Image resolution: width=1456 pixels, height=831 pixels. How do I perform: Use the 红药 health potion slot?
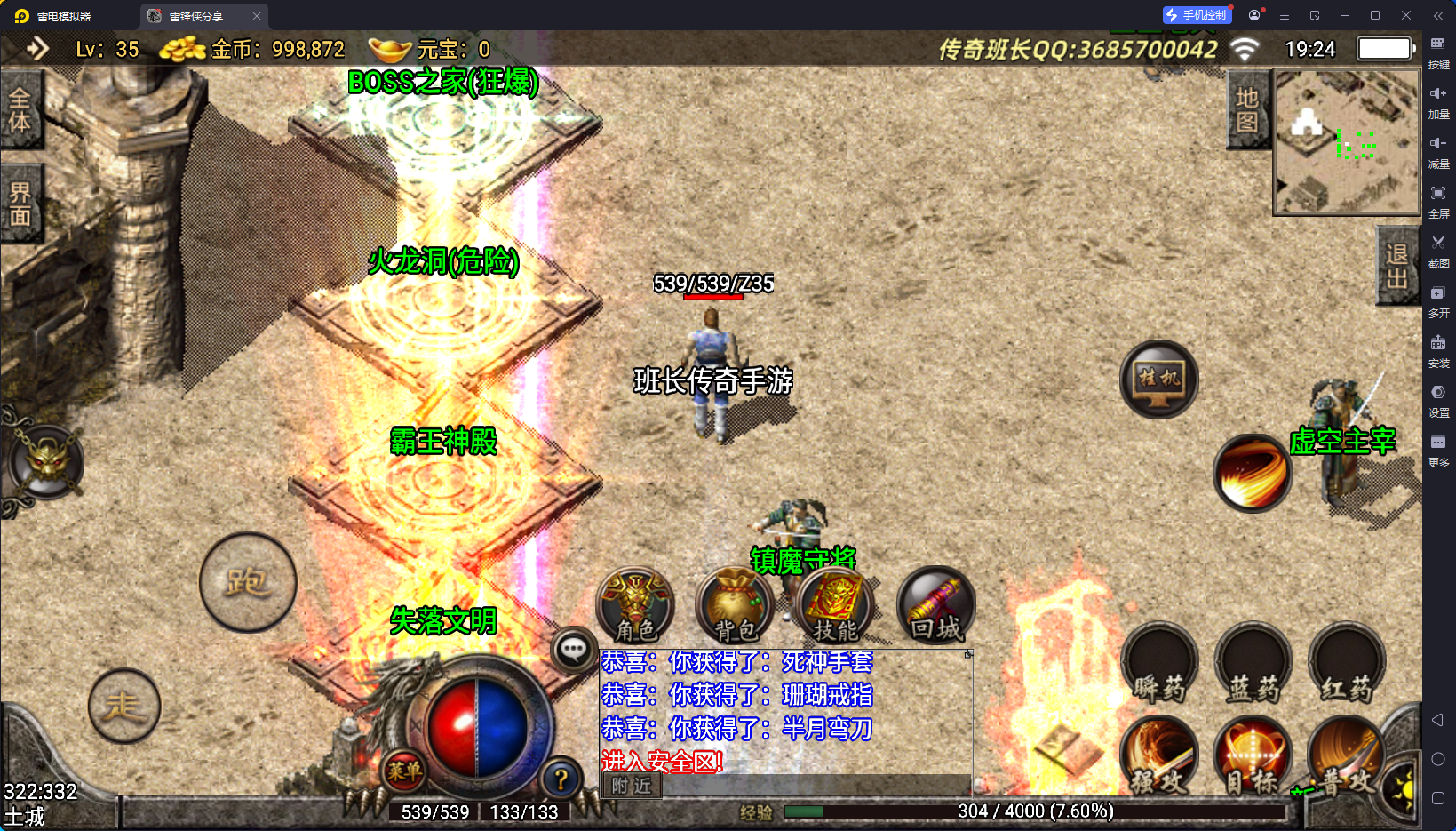(x=1347, y=664)
